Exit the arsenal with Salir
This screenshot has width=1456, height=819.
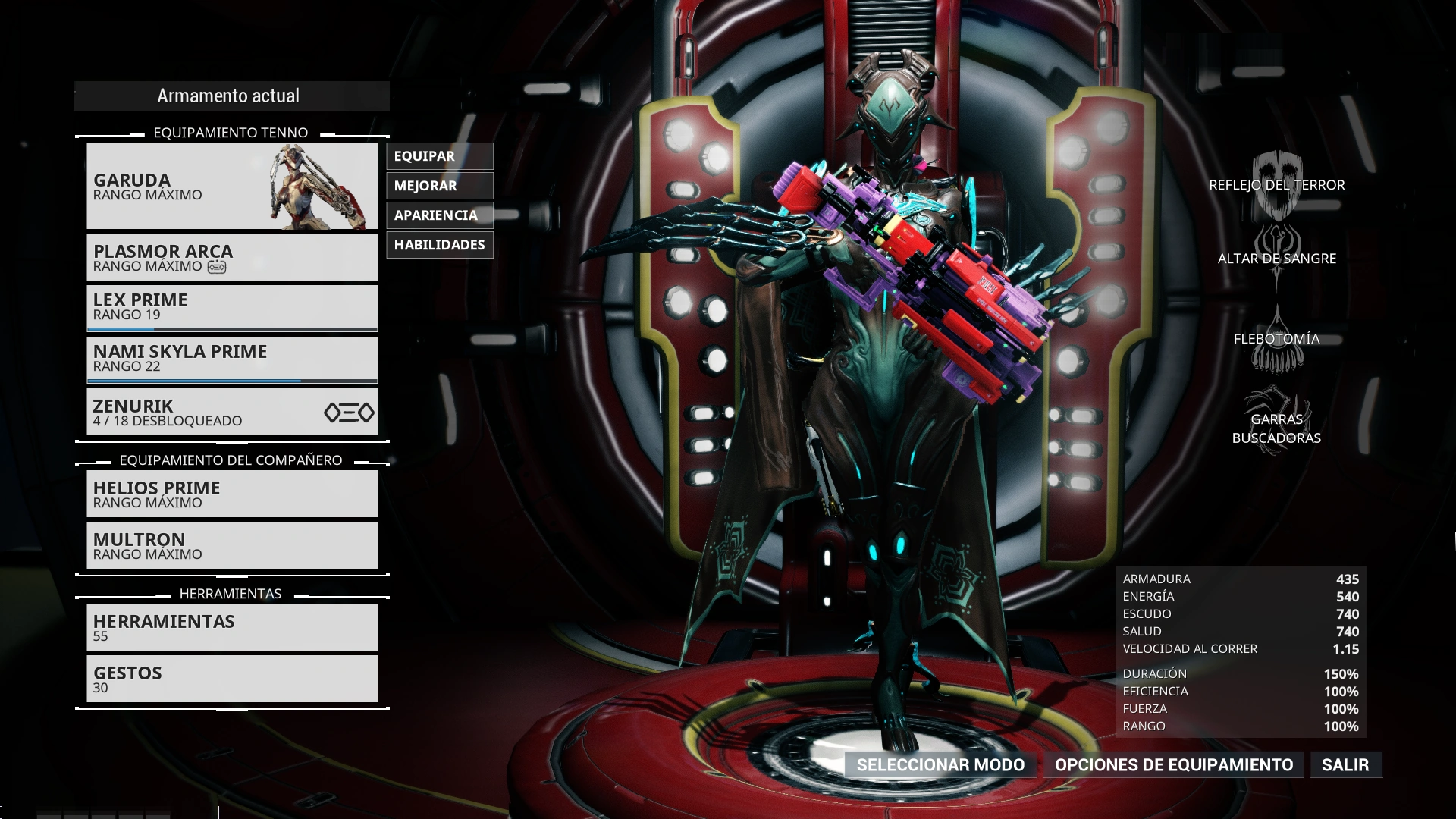(x=1345, y=764)
